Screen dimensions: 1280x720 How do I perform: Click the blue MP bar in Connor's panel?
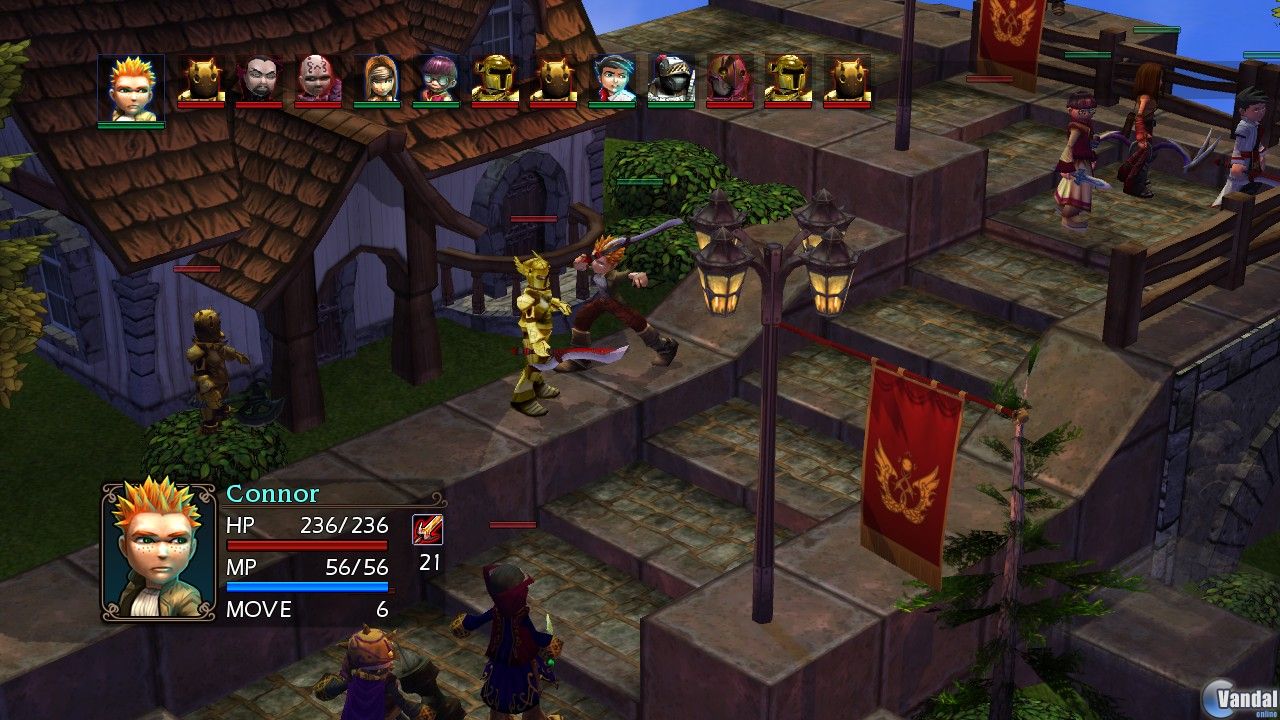coord(308,587)
